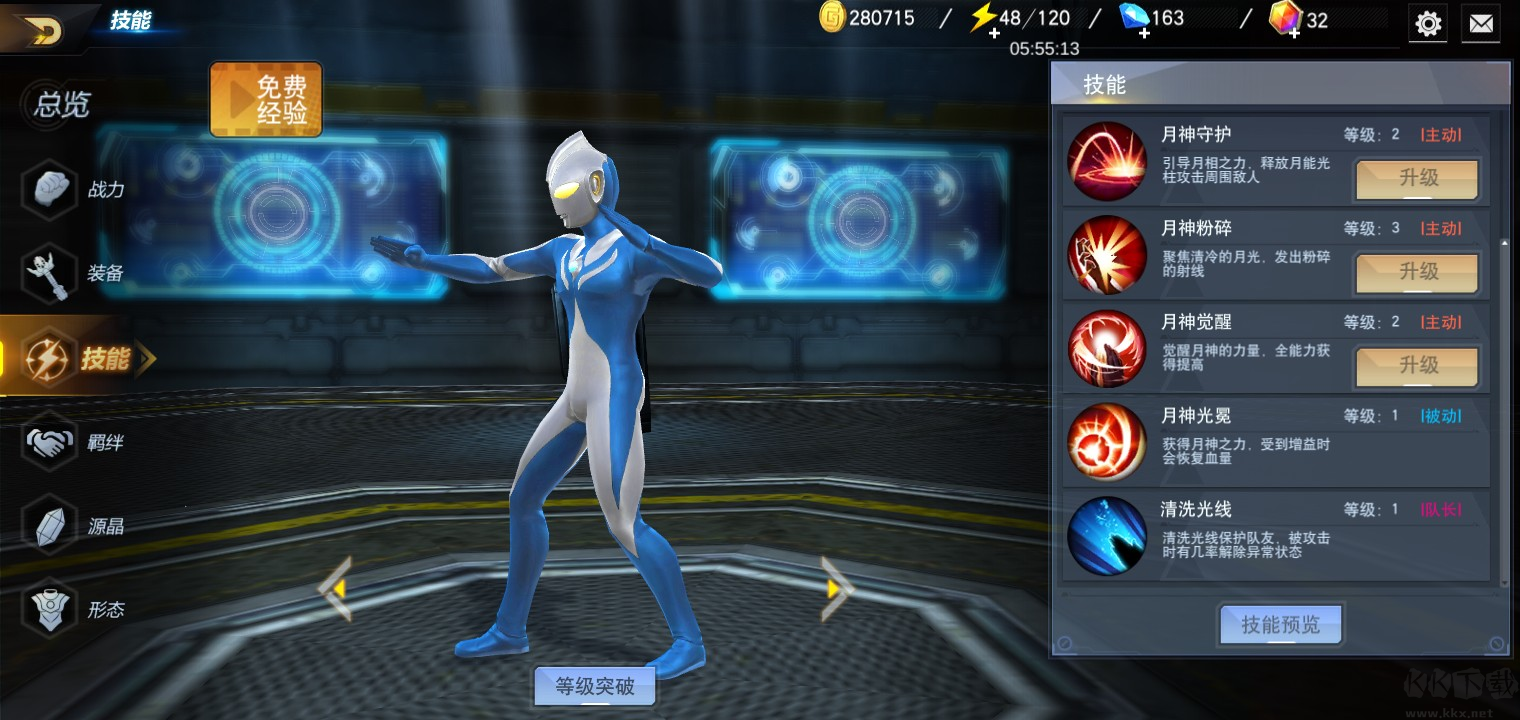The height and width of the screenshot is (720, 1520).
Task: Click the plus beside the energy counter
Action: (x=994, y=34)
